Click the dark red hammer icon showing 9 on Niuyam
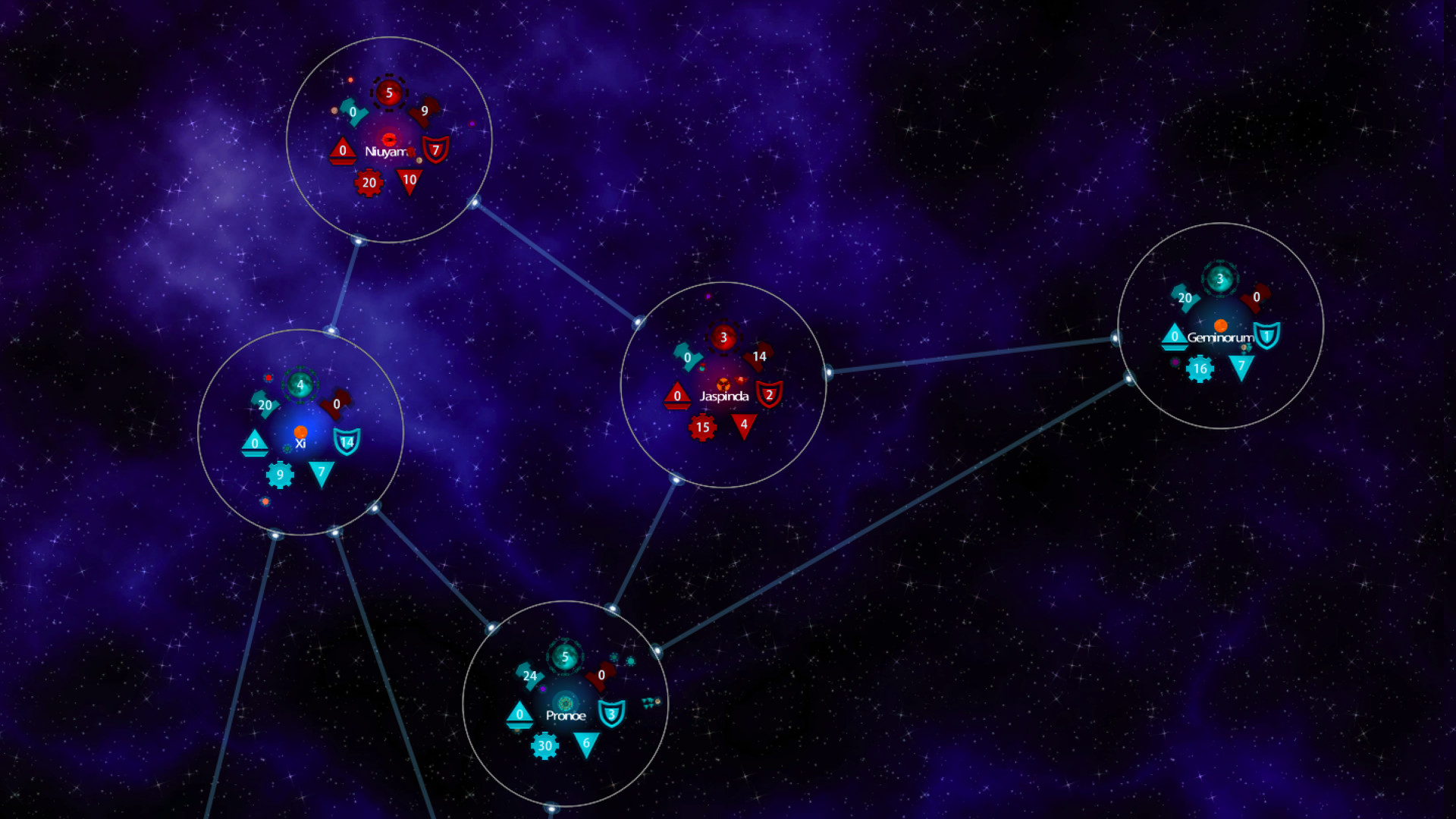 pos(425,110)
